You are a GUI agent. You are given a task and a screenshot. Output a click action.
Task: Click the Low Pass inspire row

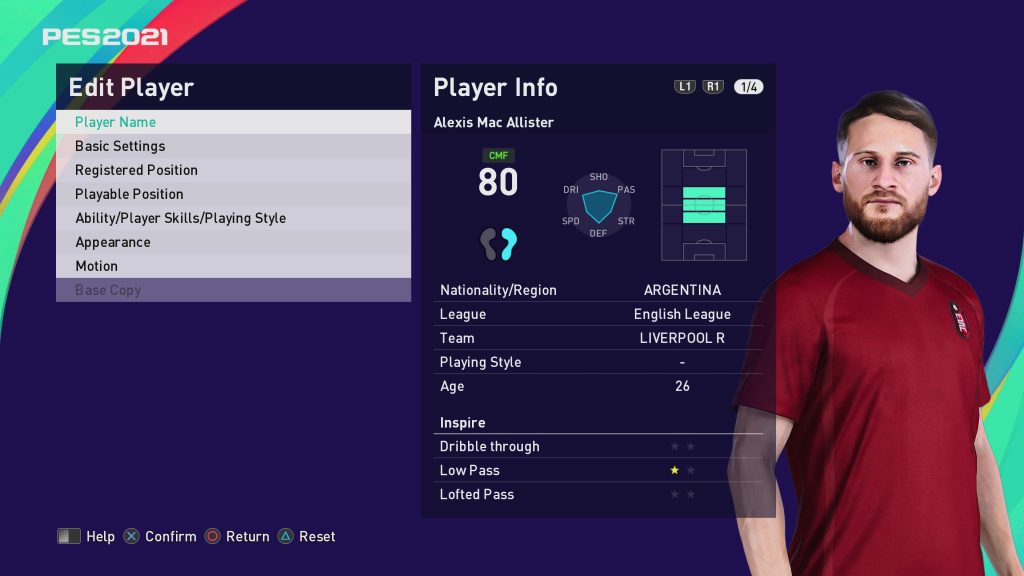coord(598,470)
